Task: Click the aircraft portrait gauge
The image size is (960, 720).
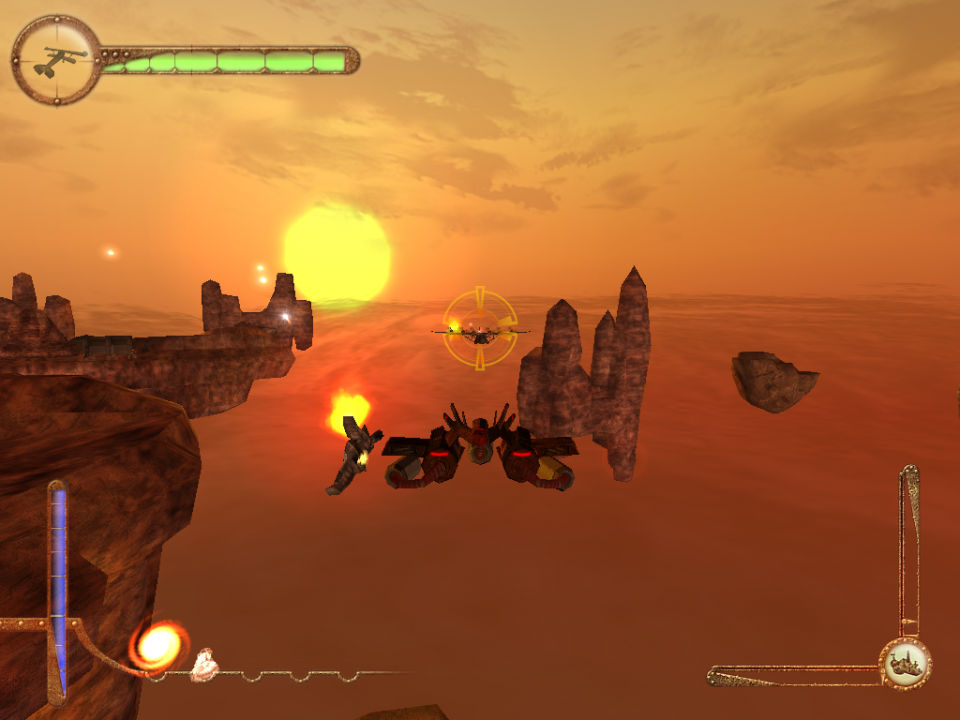Action: (x=56, y=60)
